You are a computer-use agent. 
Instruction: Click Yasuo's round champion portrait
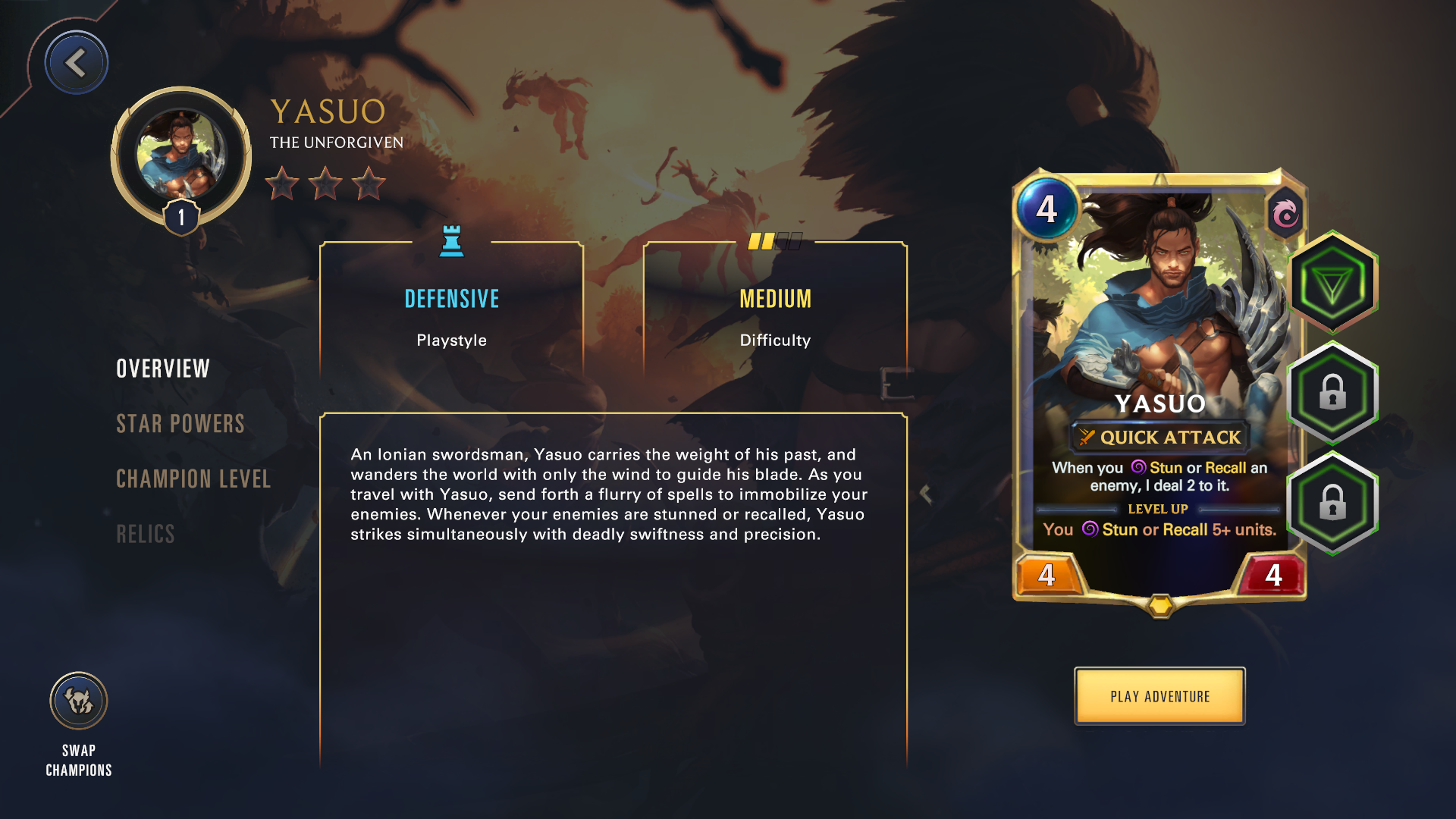point(181,155)
